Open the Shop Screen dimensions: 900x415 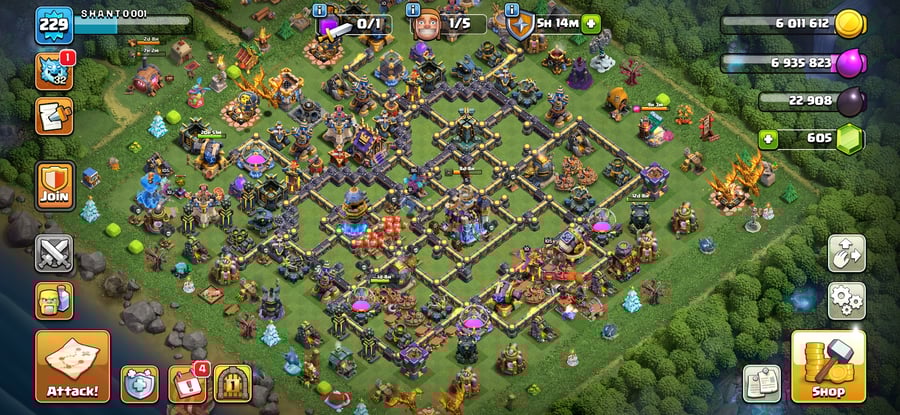(828, 366)
